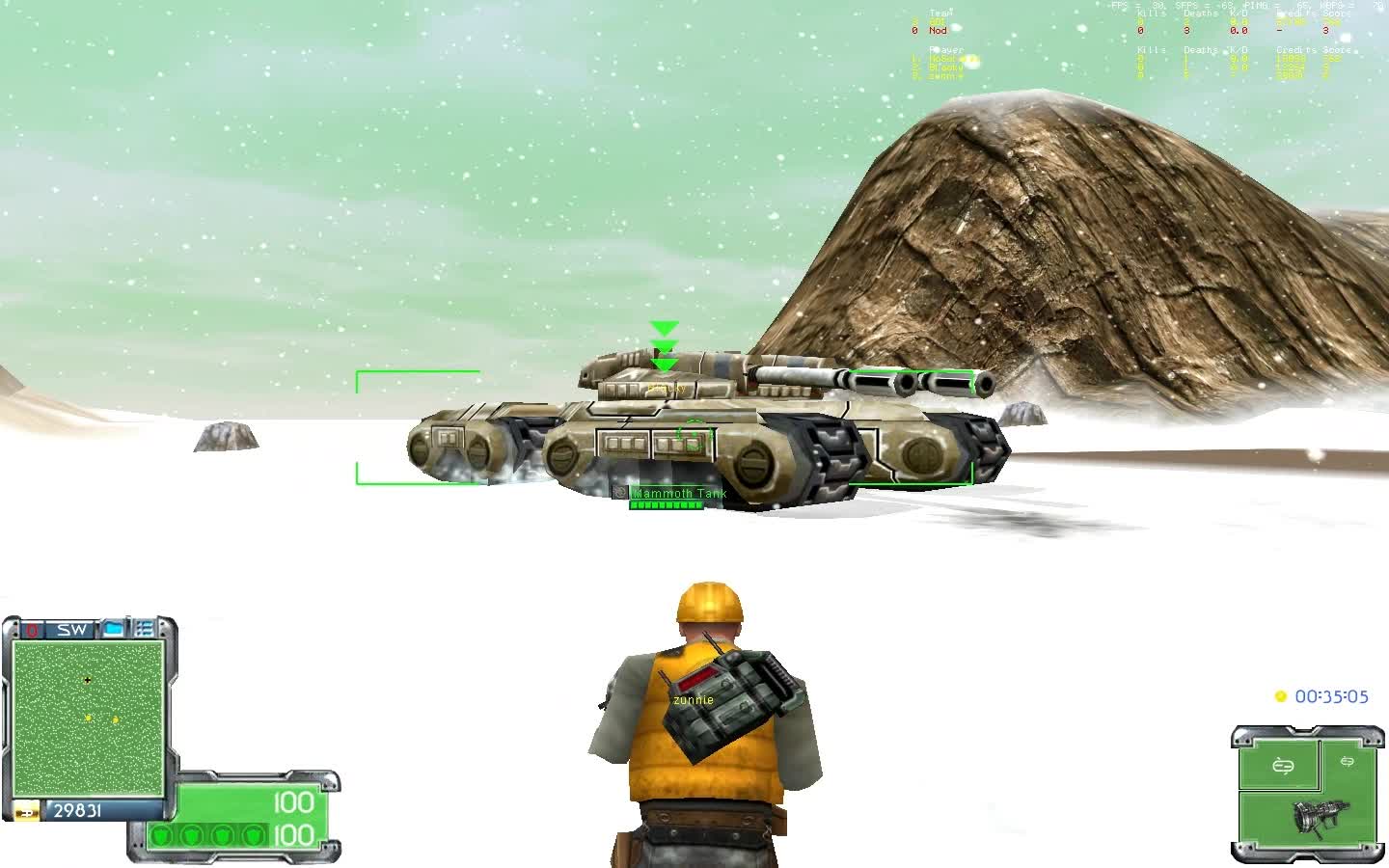
Task: Expand the GDI team row in the scoreboard
Action: (936, 20)
